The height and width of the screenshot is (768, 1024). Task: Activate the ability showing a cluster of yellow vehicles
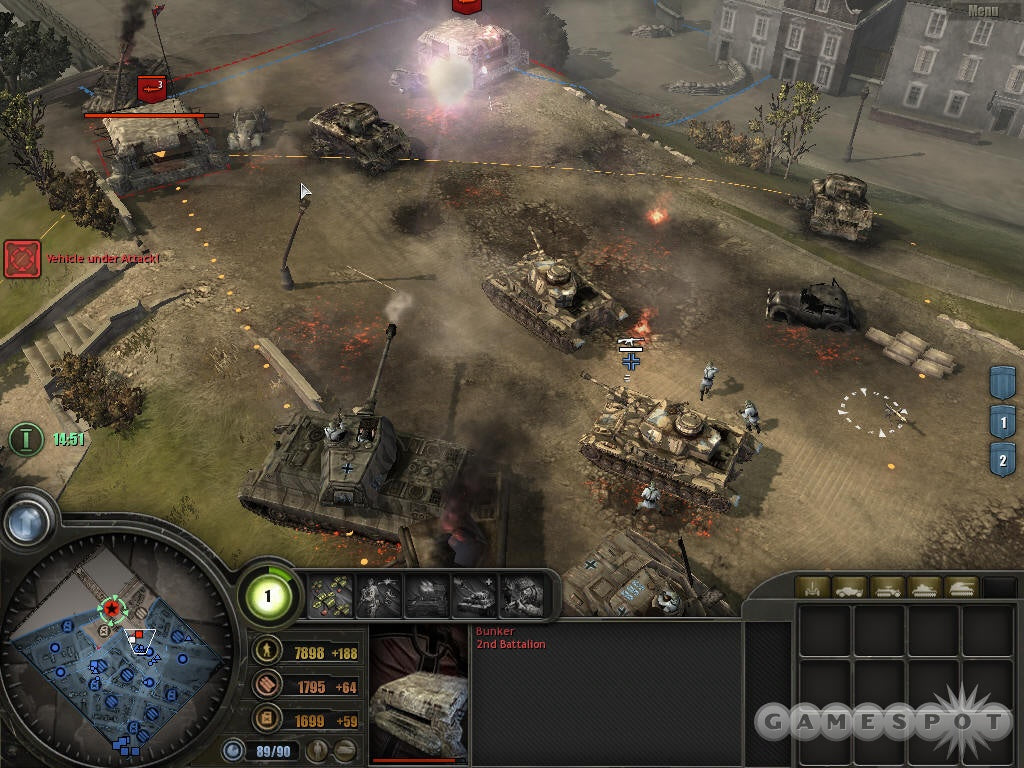pyautogui.click(x=331, y=597)
